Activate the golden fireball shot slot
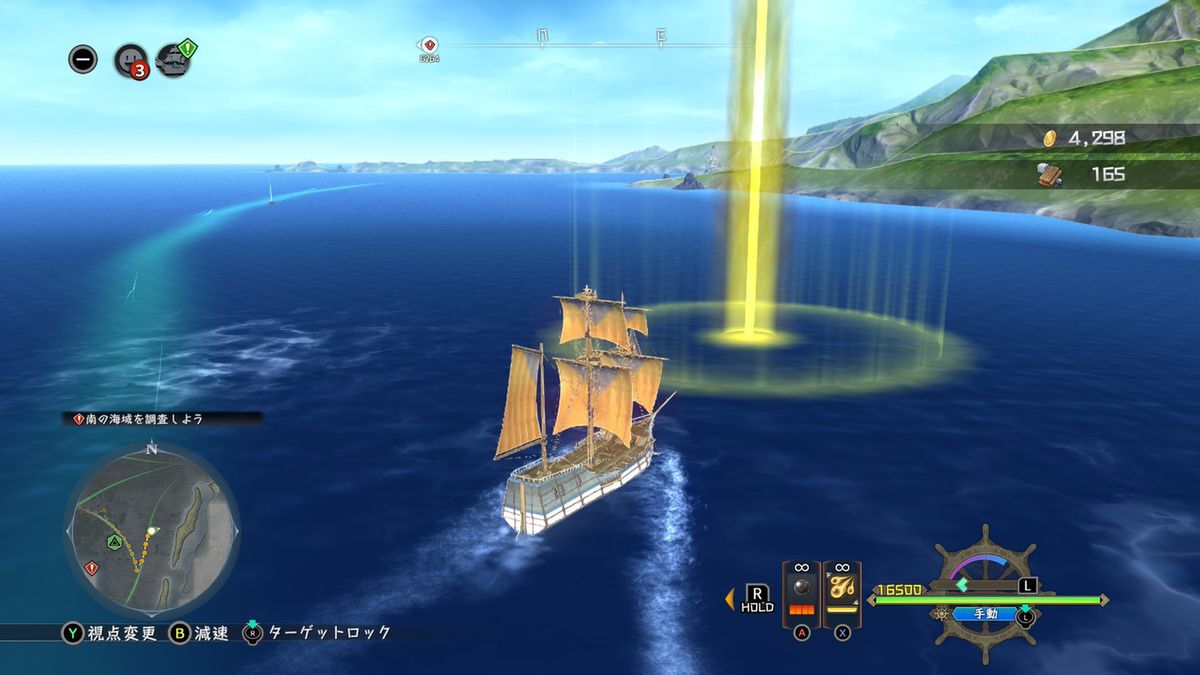This screenshot has width=1200, height=675. pos(842,594)
